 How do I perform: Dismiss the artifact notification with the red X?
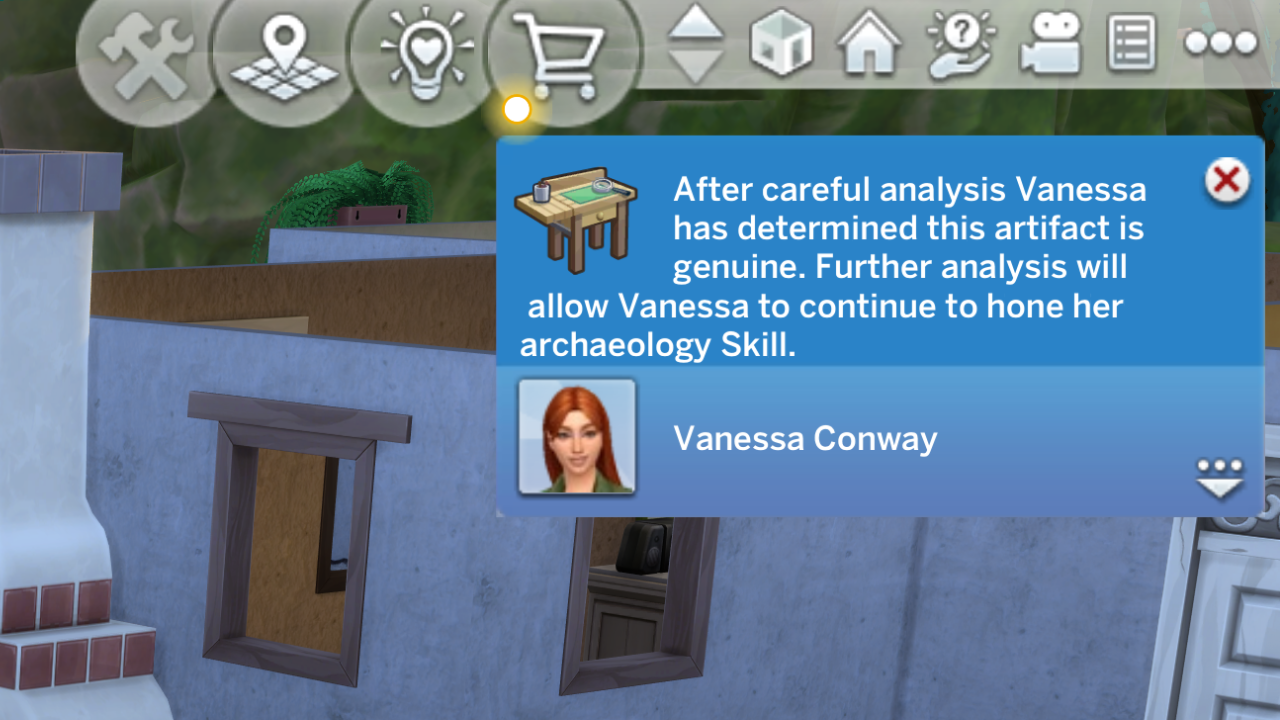pos(1227,181)
